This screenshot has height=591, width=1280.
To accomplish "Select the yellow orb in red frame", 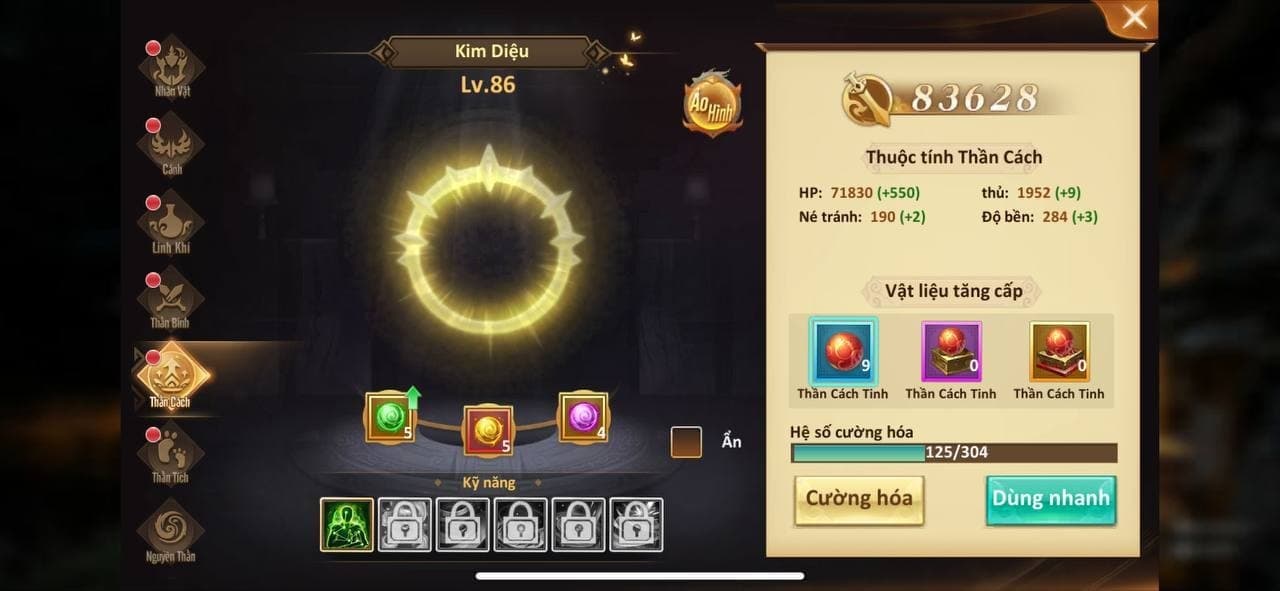I will 488,430.
